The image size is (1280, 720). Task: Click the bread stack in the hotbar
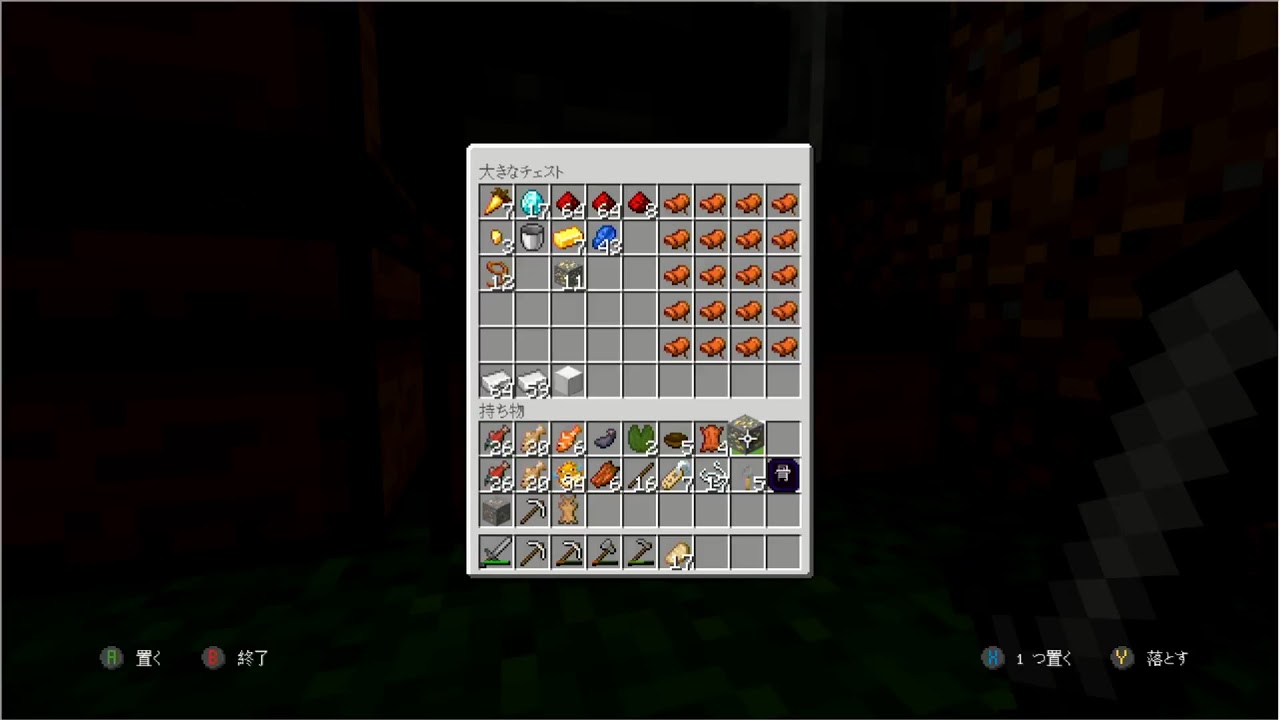(676, 552)
